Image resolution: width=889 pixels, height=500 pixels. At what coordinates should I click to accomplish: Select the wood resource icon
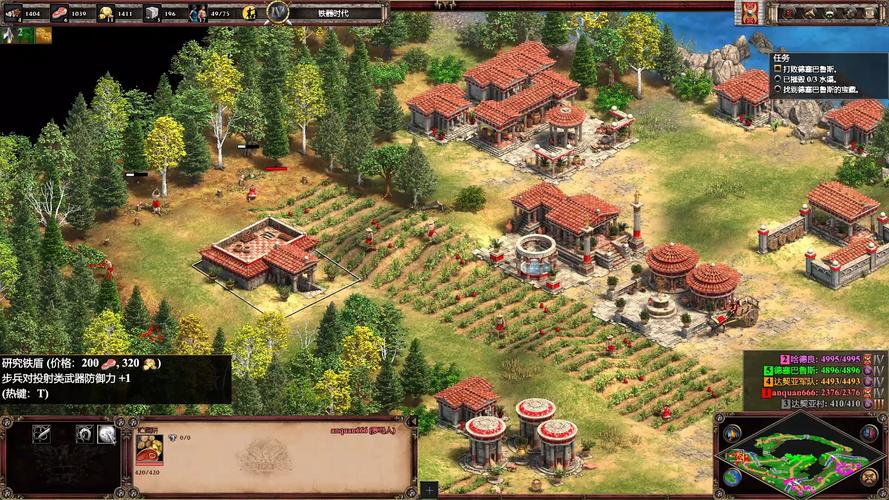[x=9, y=13]
